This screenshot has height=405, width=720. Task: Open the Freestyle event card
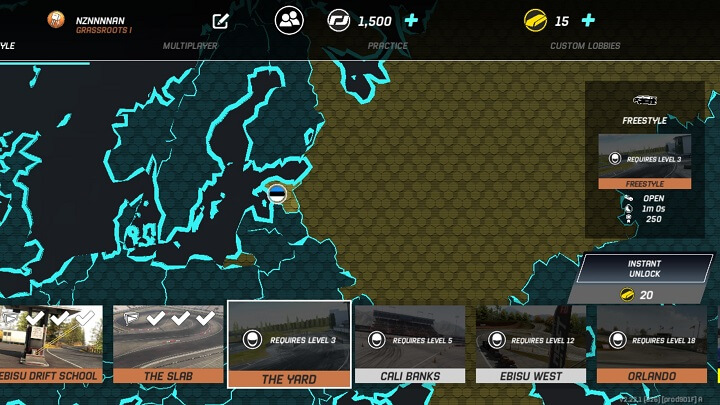point(644,160)
